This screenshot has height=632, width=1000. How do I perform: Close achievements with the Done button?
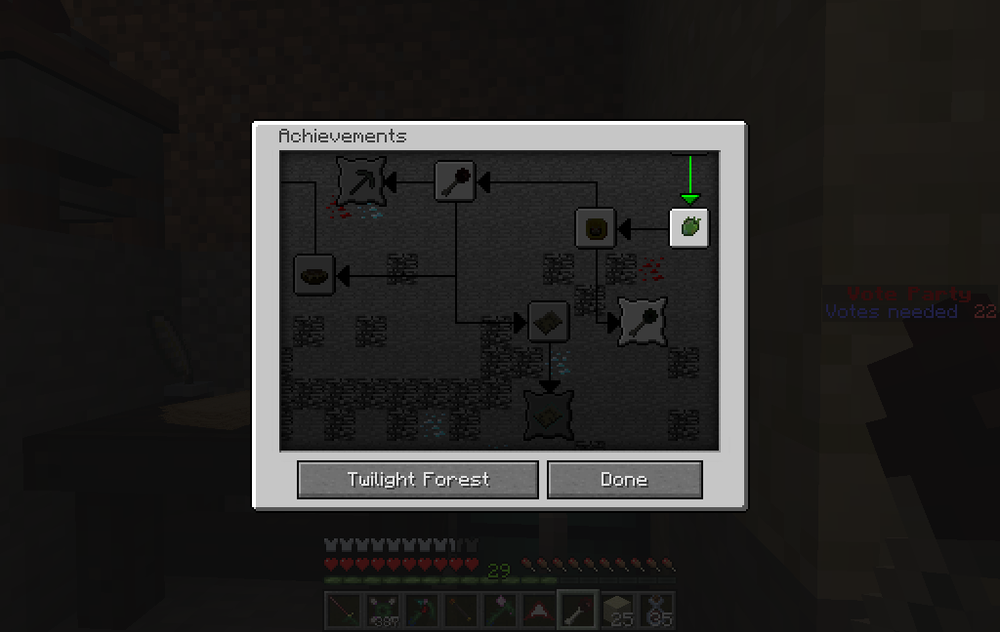tap(624, 480)
